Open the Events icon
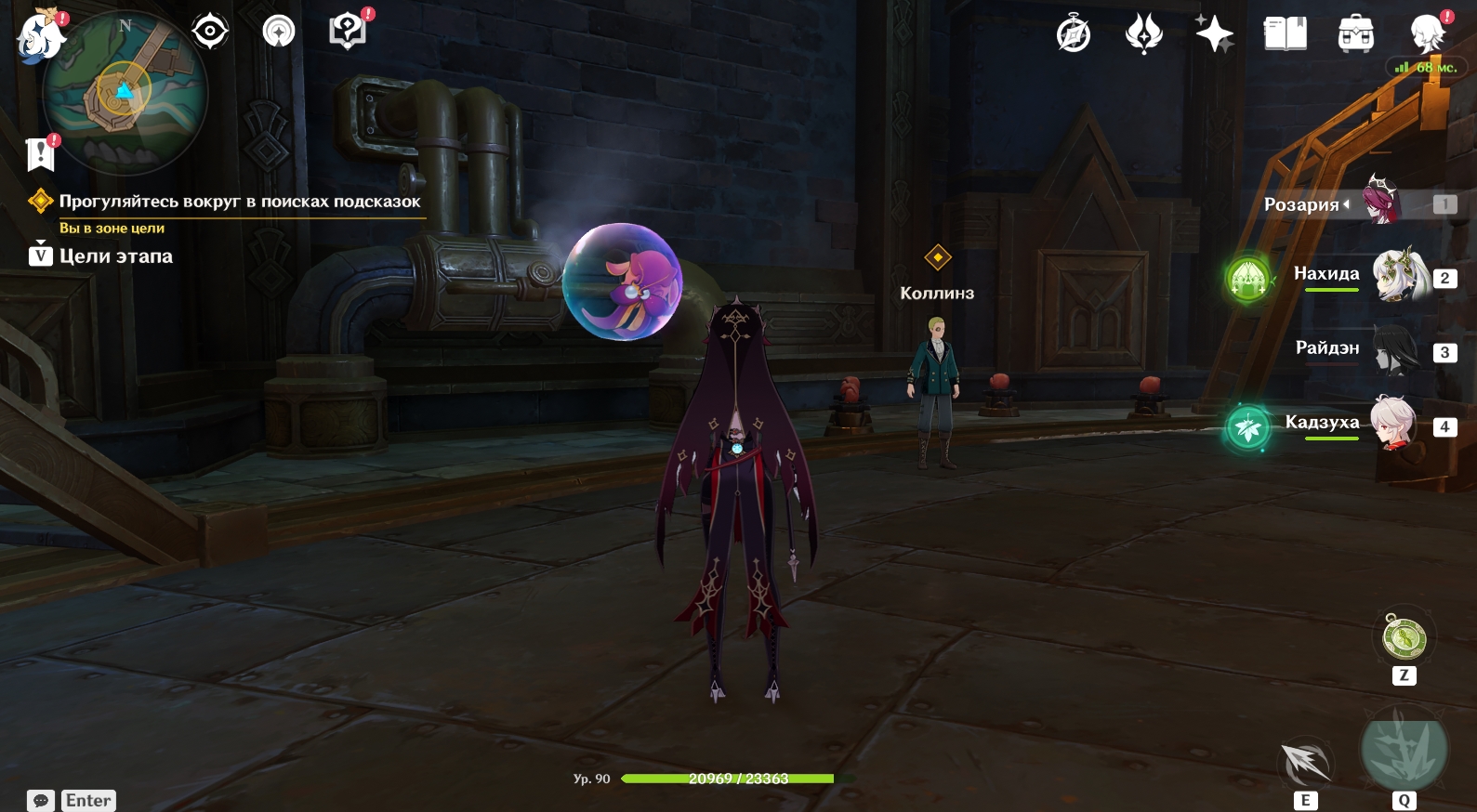 click(x=1143, y=34)
